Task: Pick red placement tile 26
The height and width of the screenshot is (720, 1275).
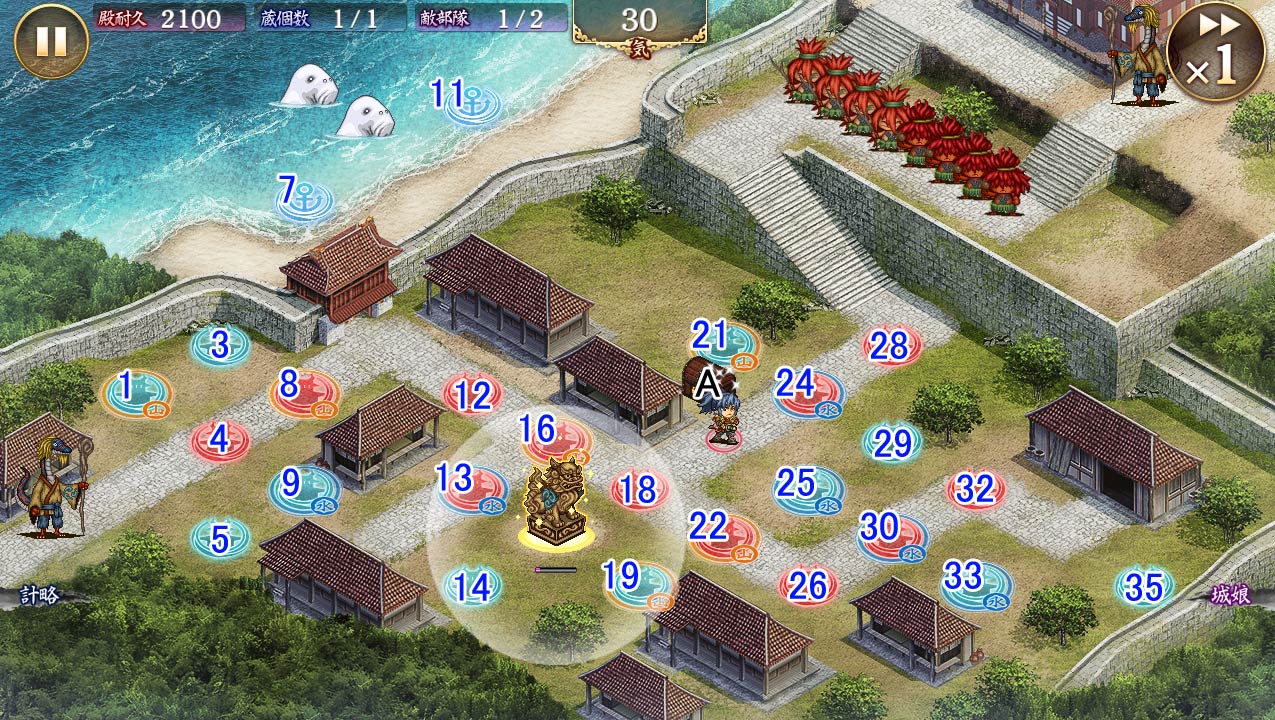Action: [x=808, y=585]
